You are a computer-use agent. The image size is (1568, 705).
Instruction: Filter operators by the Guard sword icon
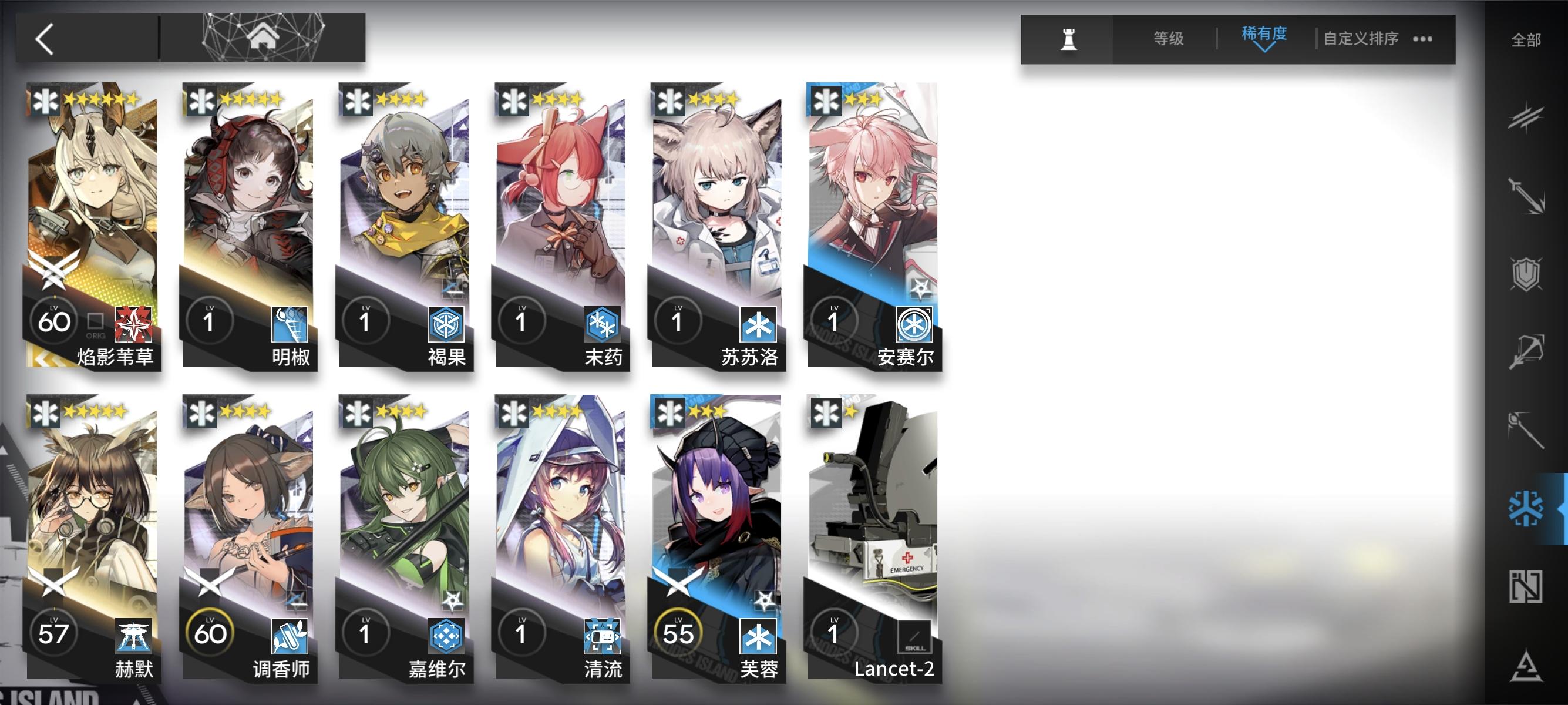coord(1528,195)
